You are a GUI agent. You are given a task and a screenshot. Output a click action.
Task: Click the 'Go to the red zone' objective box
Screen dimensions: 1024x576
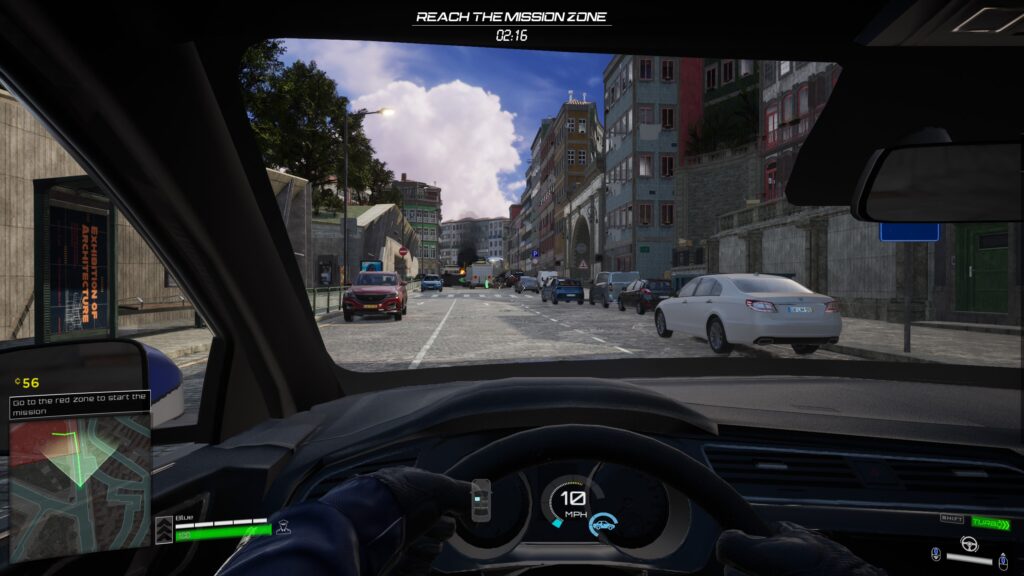(79, 403)
